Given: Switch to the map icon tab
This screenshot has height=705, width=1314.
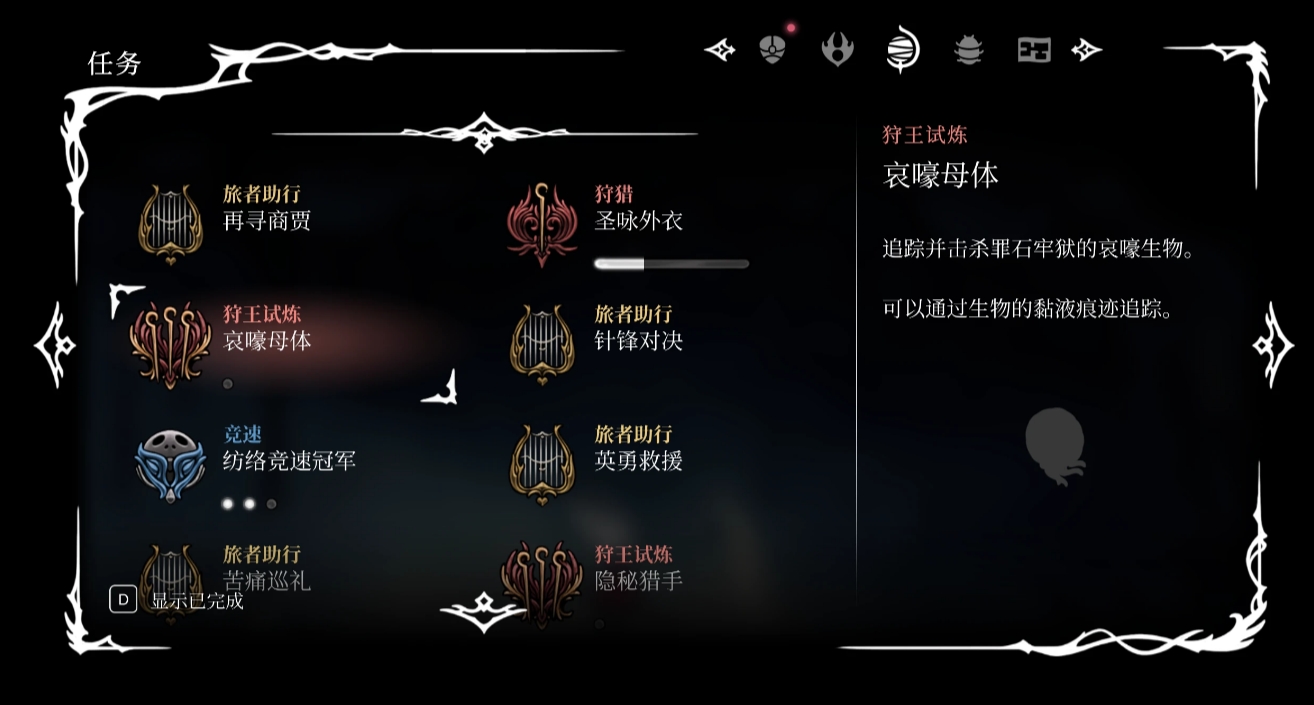Looking at the screenshot, I should [1034, 49].
